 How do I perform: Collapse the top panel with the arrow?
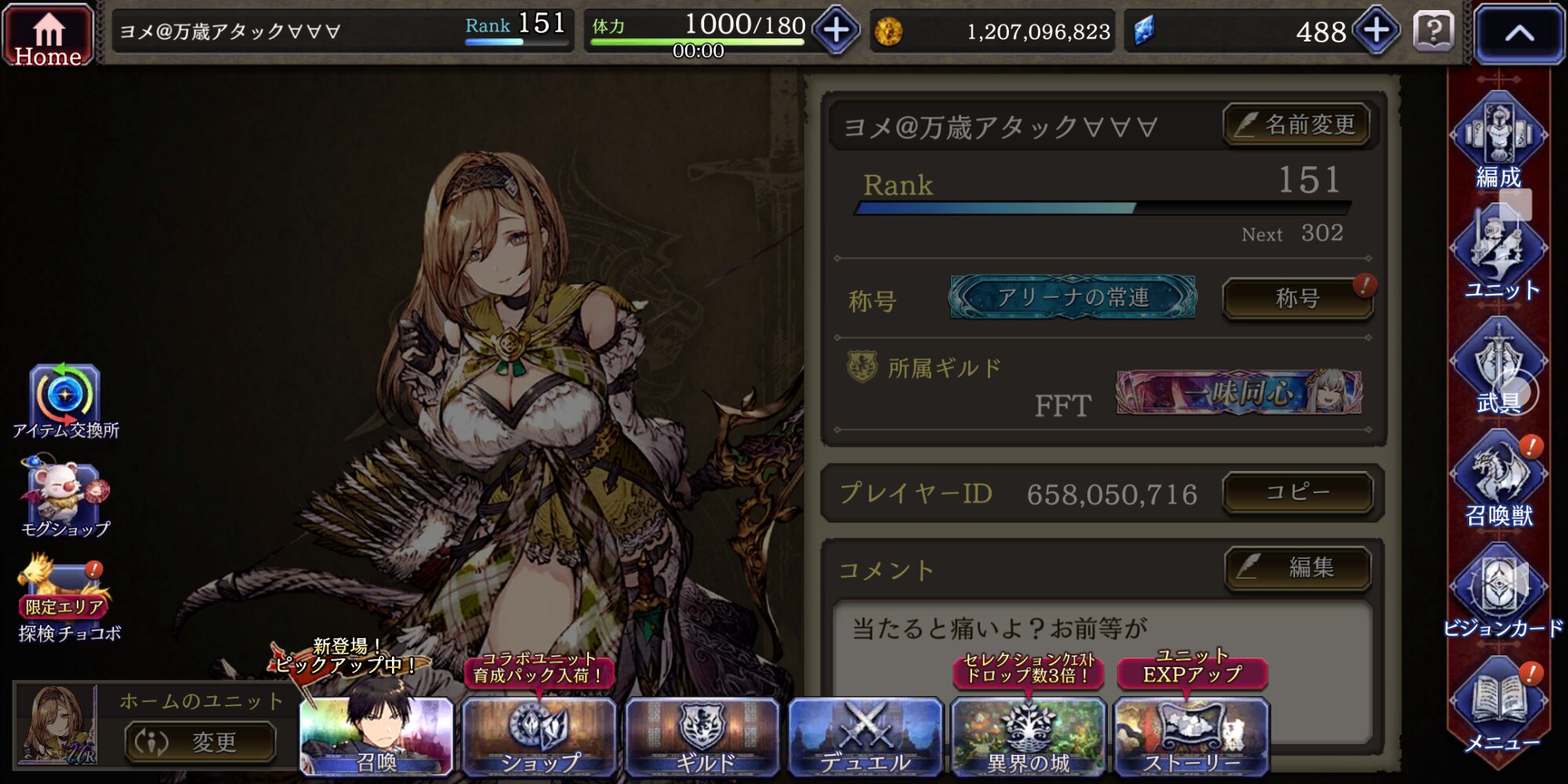[1519, 33]
